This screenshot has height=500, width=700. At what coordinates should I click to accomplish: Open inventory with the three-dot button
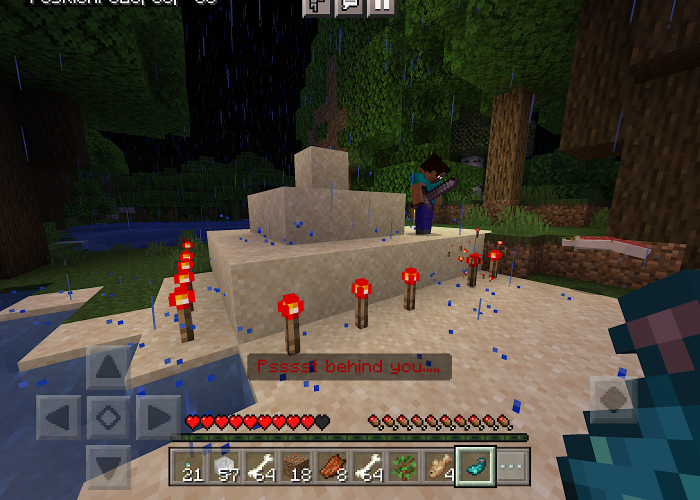point(510,466)
